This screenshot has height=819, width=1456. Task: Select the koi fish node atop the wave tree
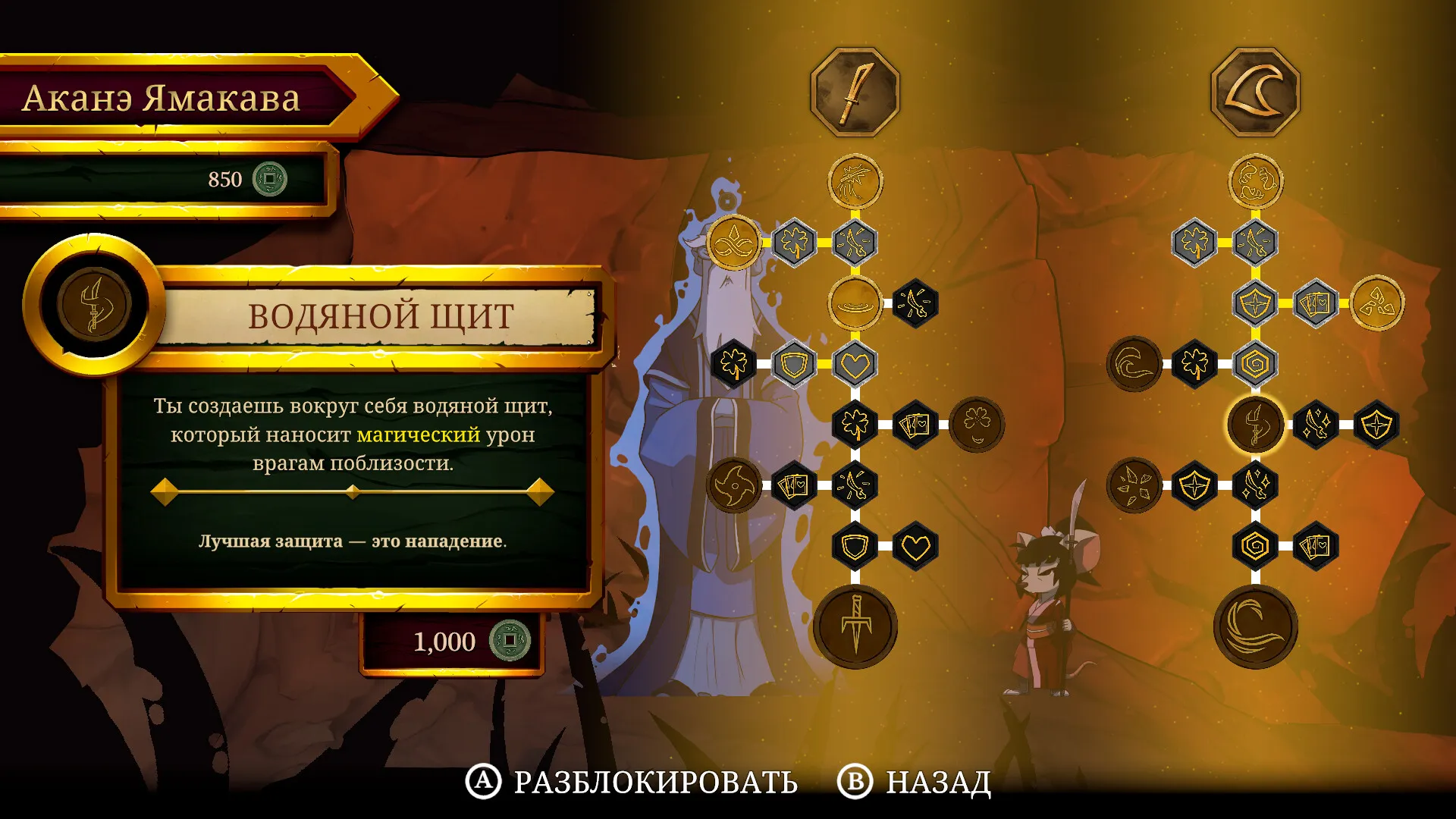[x=1255, y=181]
